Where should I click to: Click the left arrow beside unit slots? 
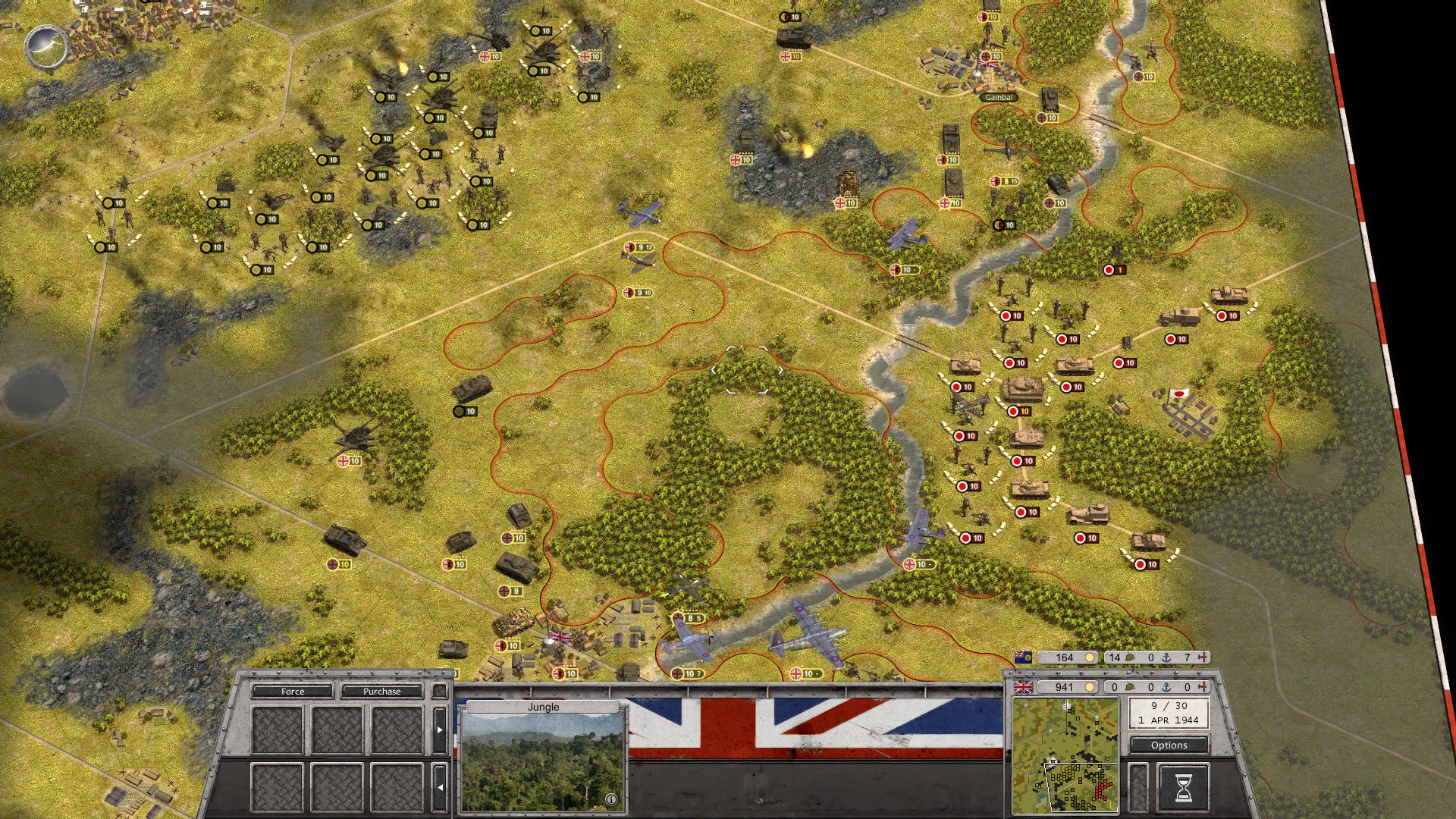point(439,787)
